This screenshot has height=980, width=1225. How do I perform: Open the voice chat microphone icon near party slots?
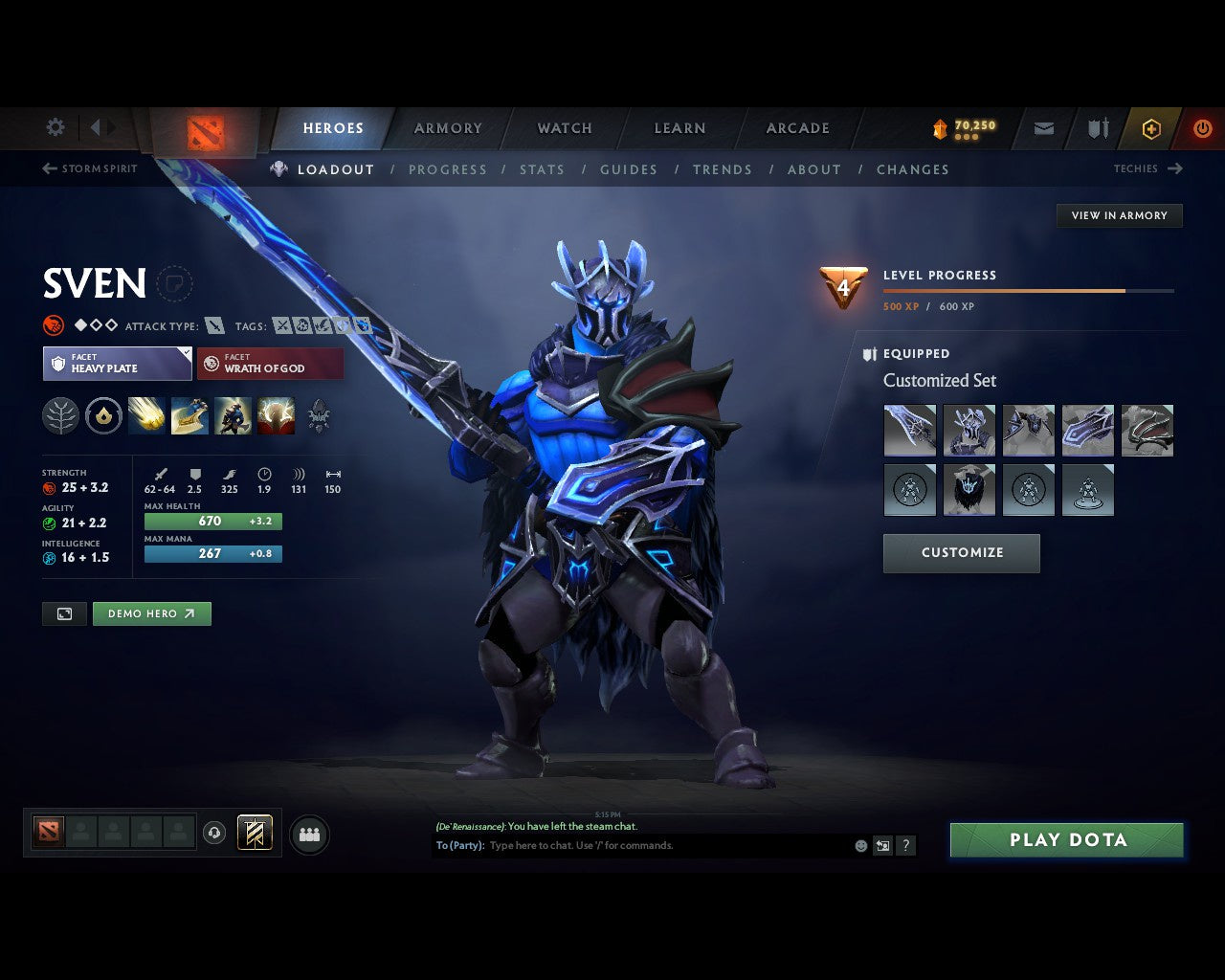coord(215,833)
